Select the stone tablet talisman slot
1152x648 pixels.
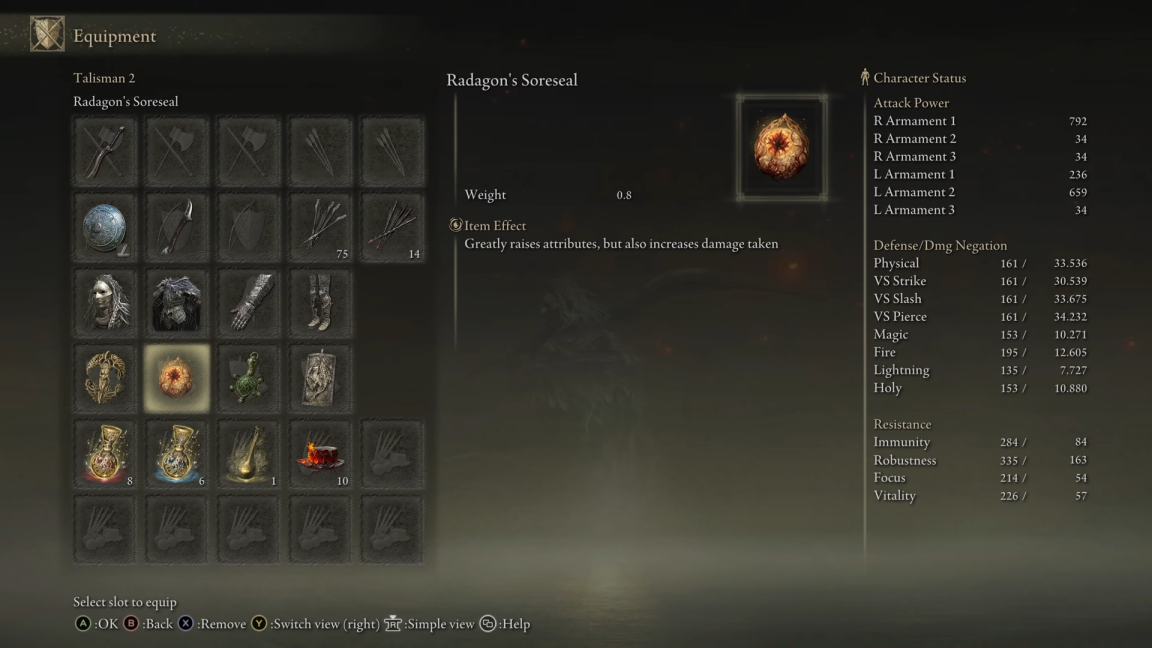(321, 379)
